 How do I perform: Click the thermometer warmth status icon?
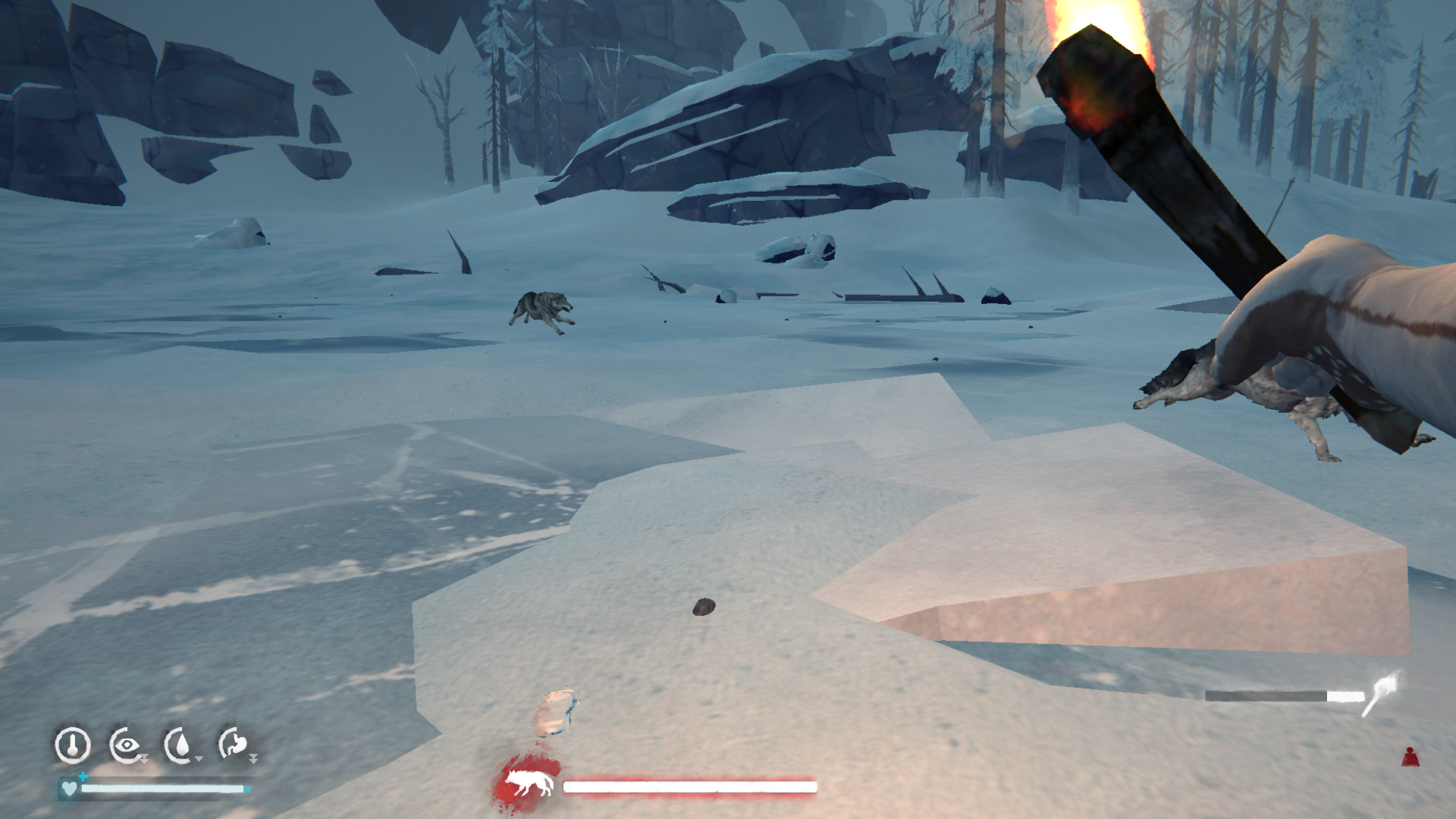(73, 745)
